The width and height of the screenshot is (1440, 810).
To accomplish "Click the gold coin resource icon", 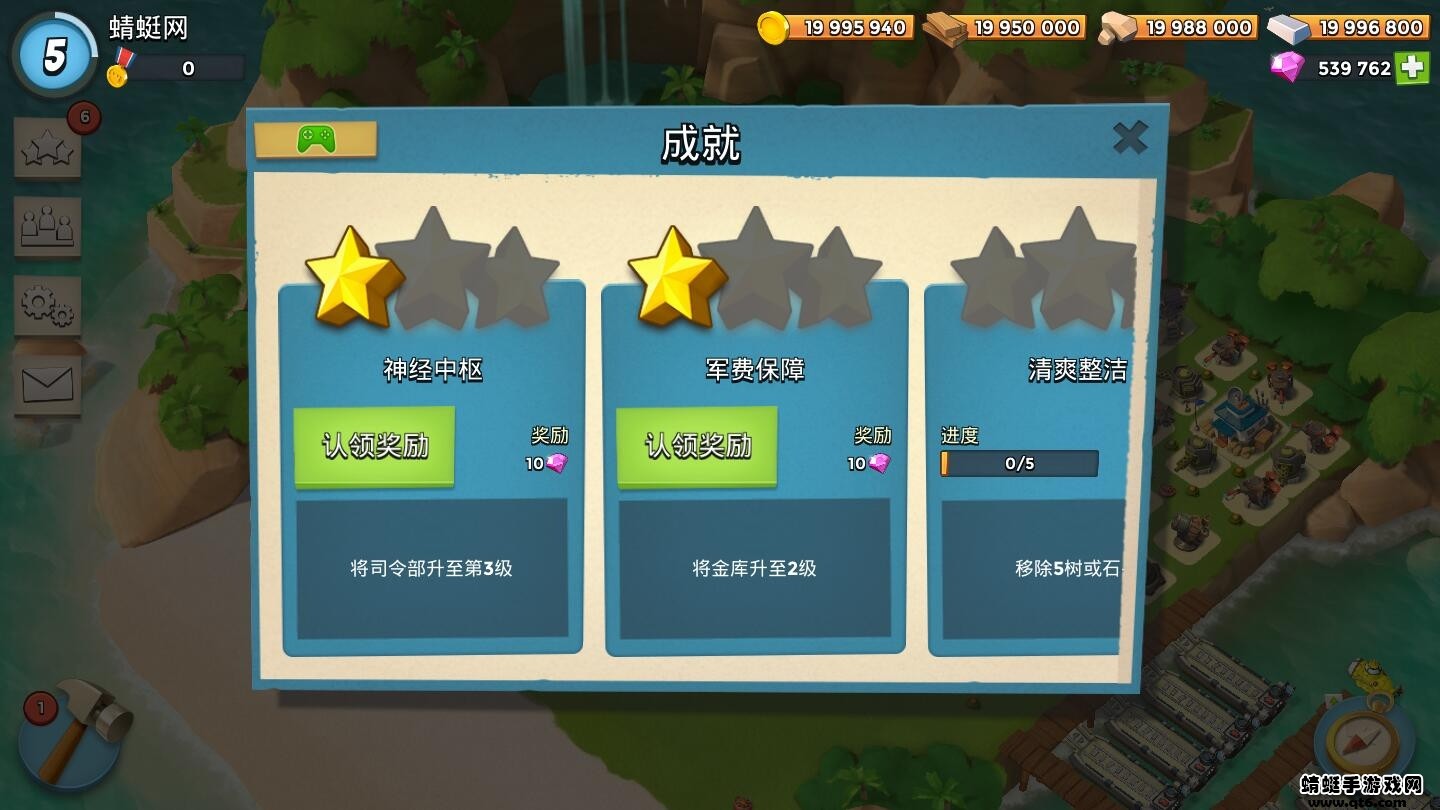I will [x=771, y=27].
